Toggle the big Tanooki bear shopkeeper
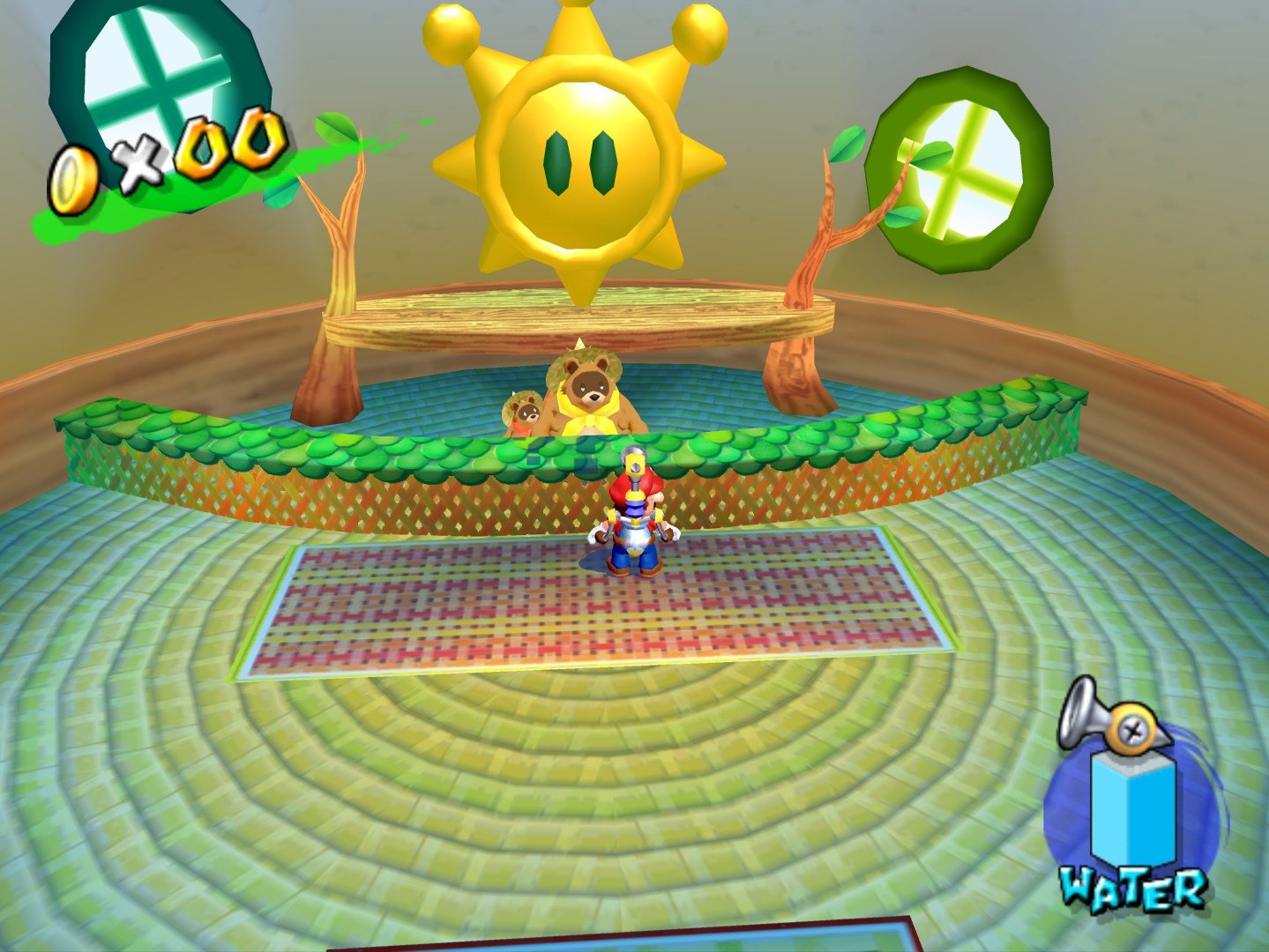 point(591,397)
